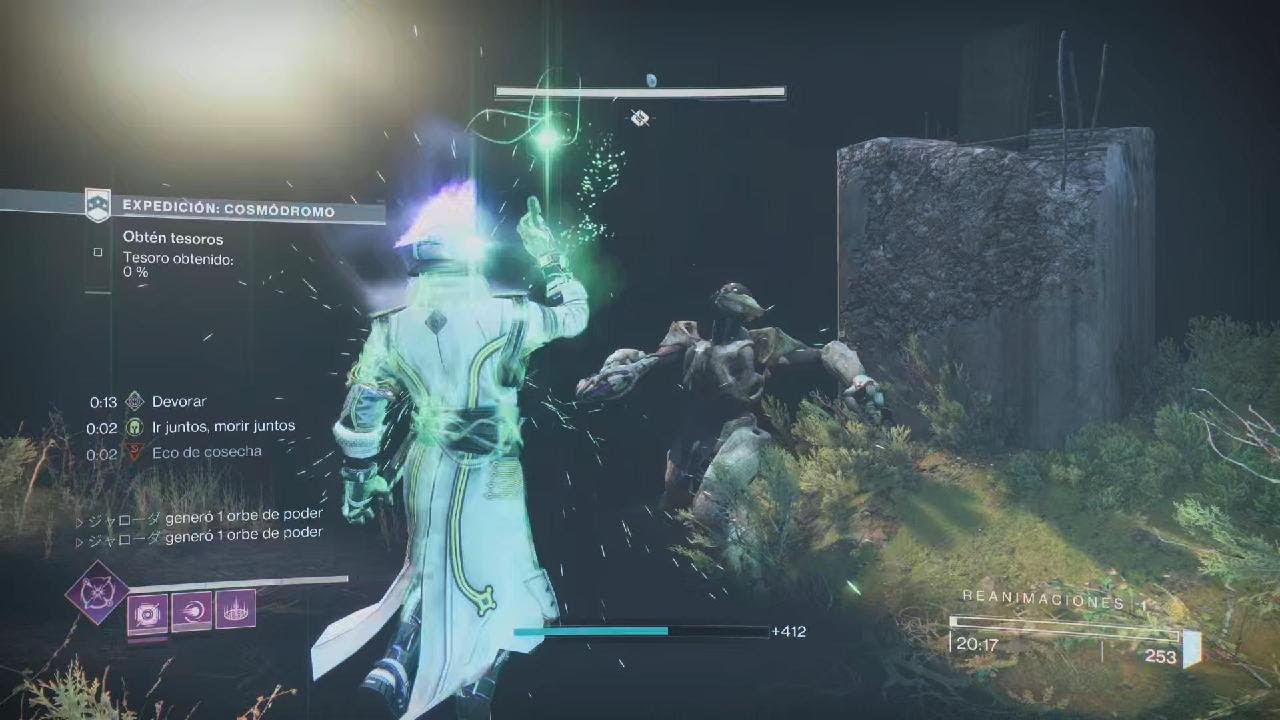Cast the rift class ability icon
Image resolution: width=1280 pixels, height=720 pixels.
[235, 610]
